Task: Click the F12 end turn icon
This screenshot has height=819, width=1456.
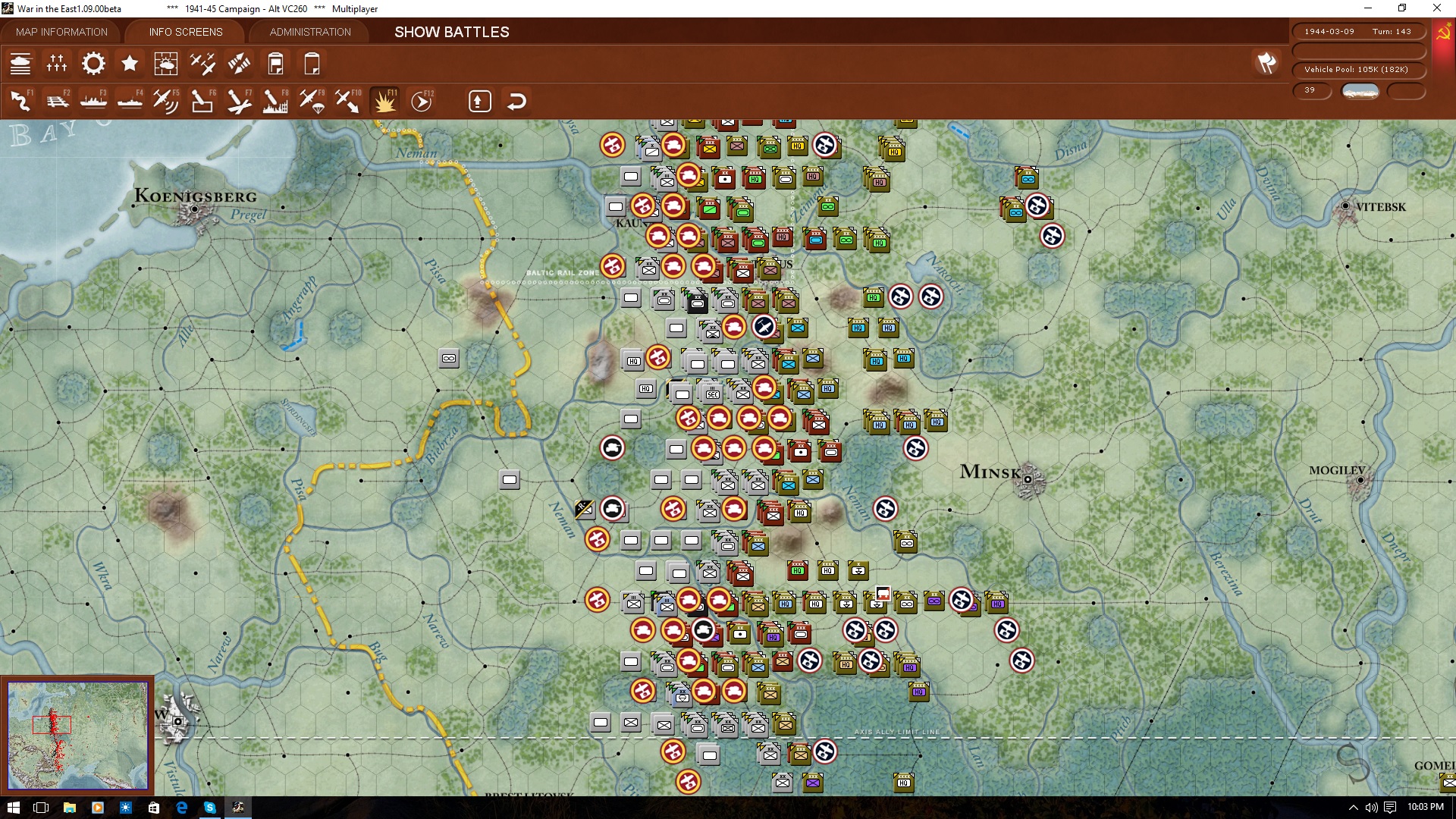Action: point(422,100)
